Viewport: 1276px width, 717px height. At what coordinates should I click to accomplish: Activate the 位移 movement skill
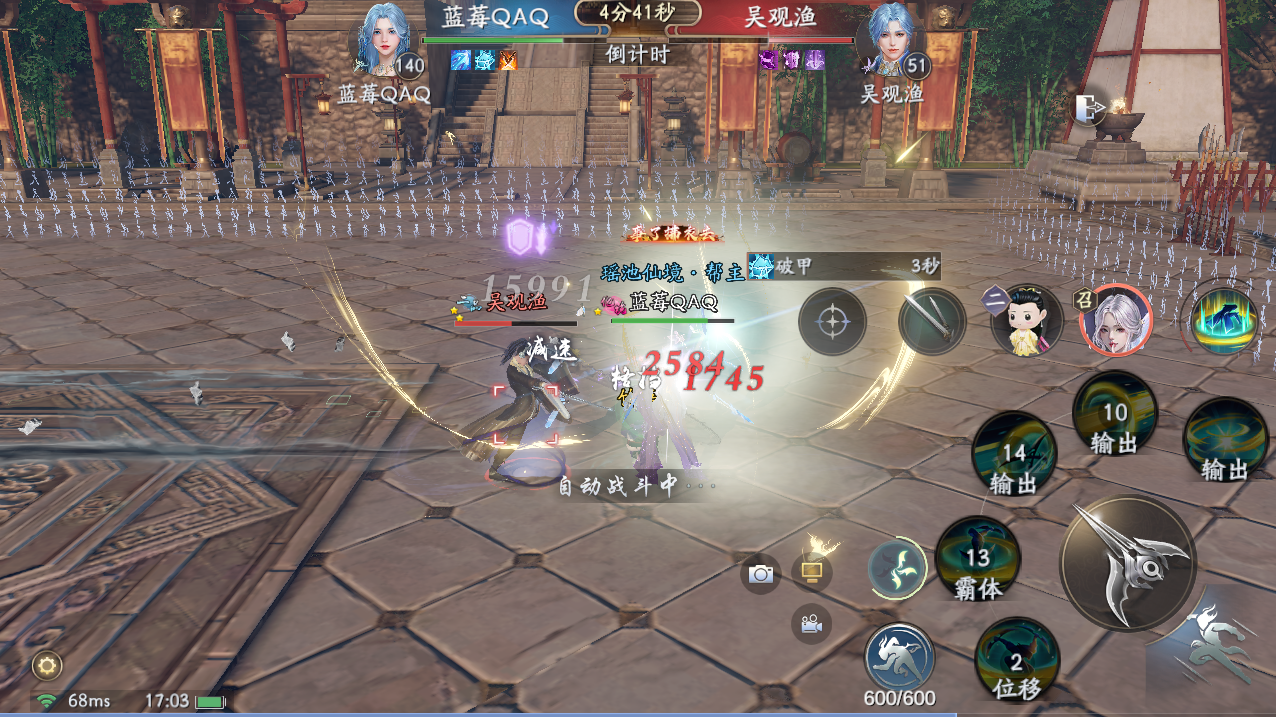pos(1017,660)
